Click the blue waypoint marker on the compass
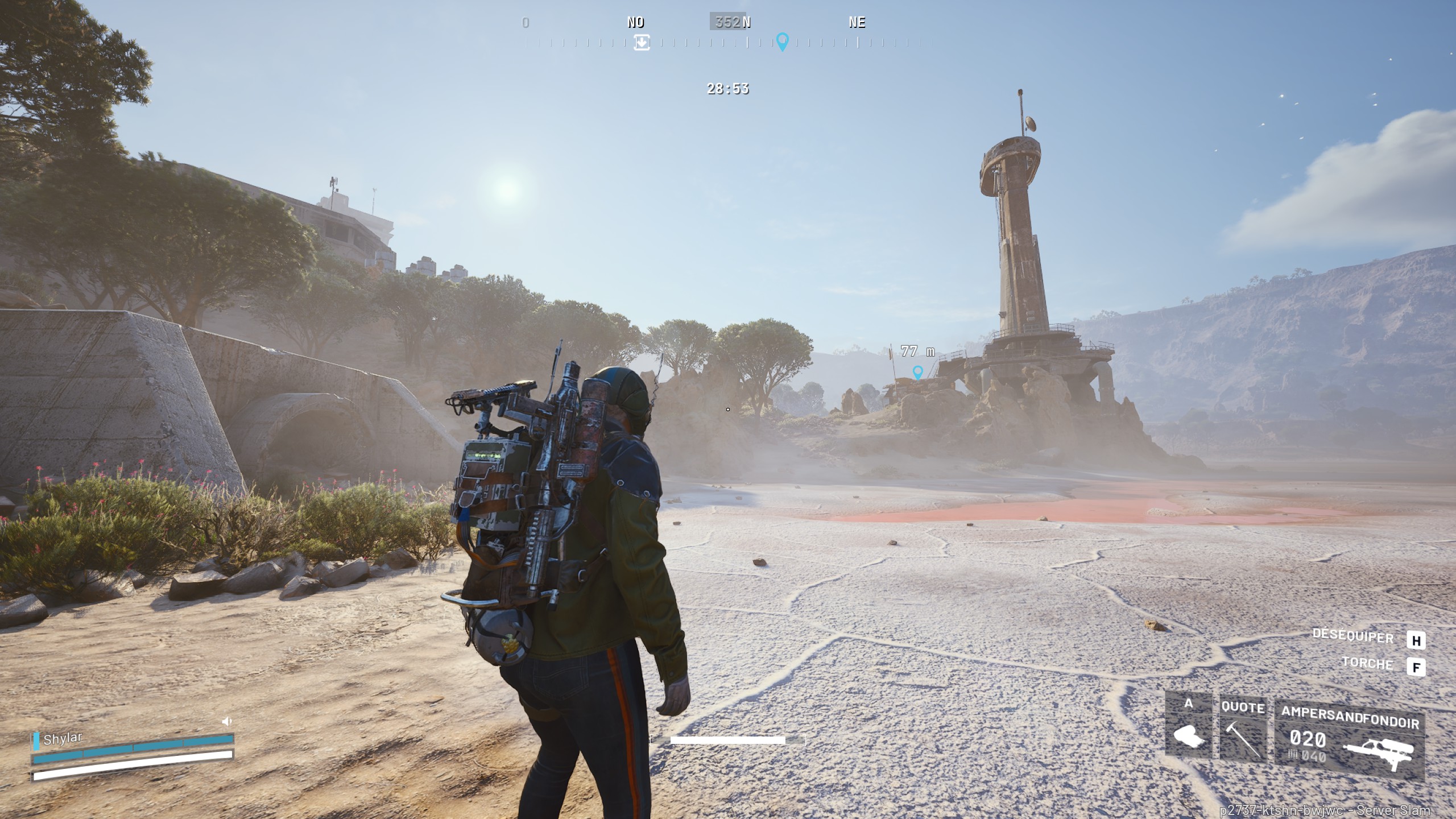 783,42
